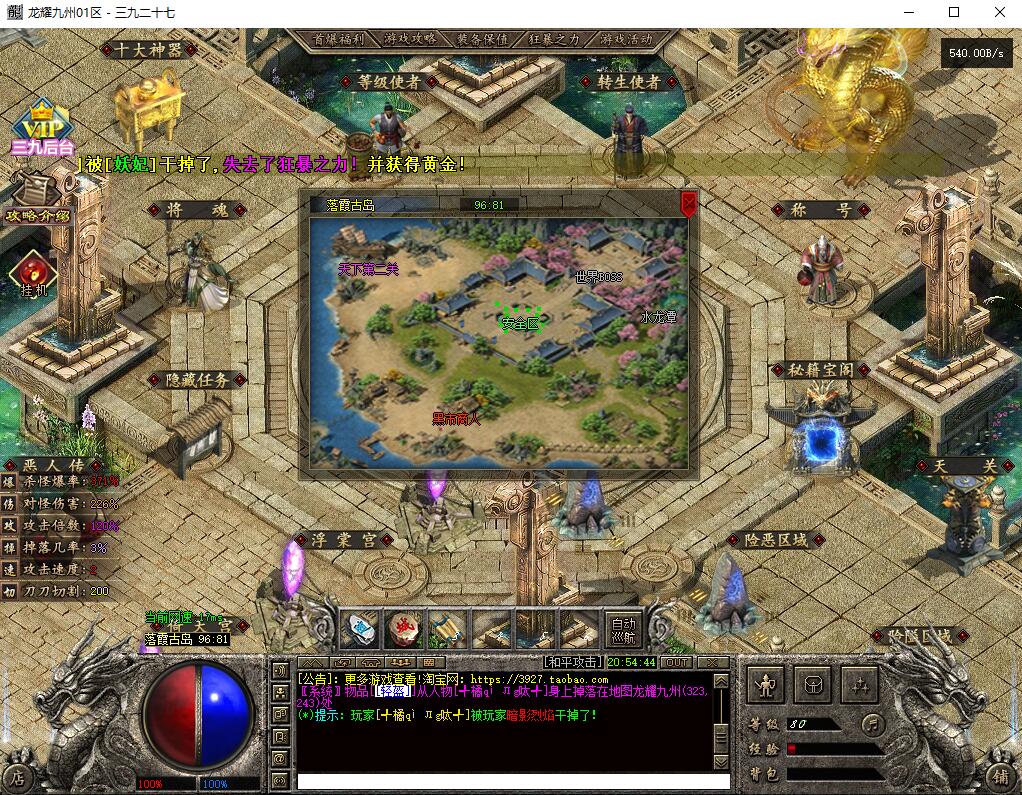Click the 安全区 marker on the map
Image resolution: width=1022 pixels, height=795 pixels.
[519, 323]
